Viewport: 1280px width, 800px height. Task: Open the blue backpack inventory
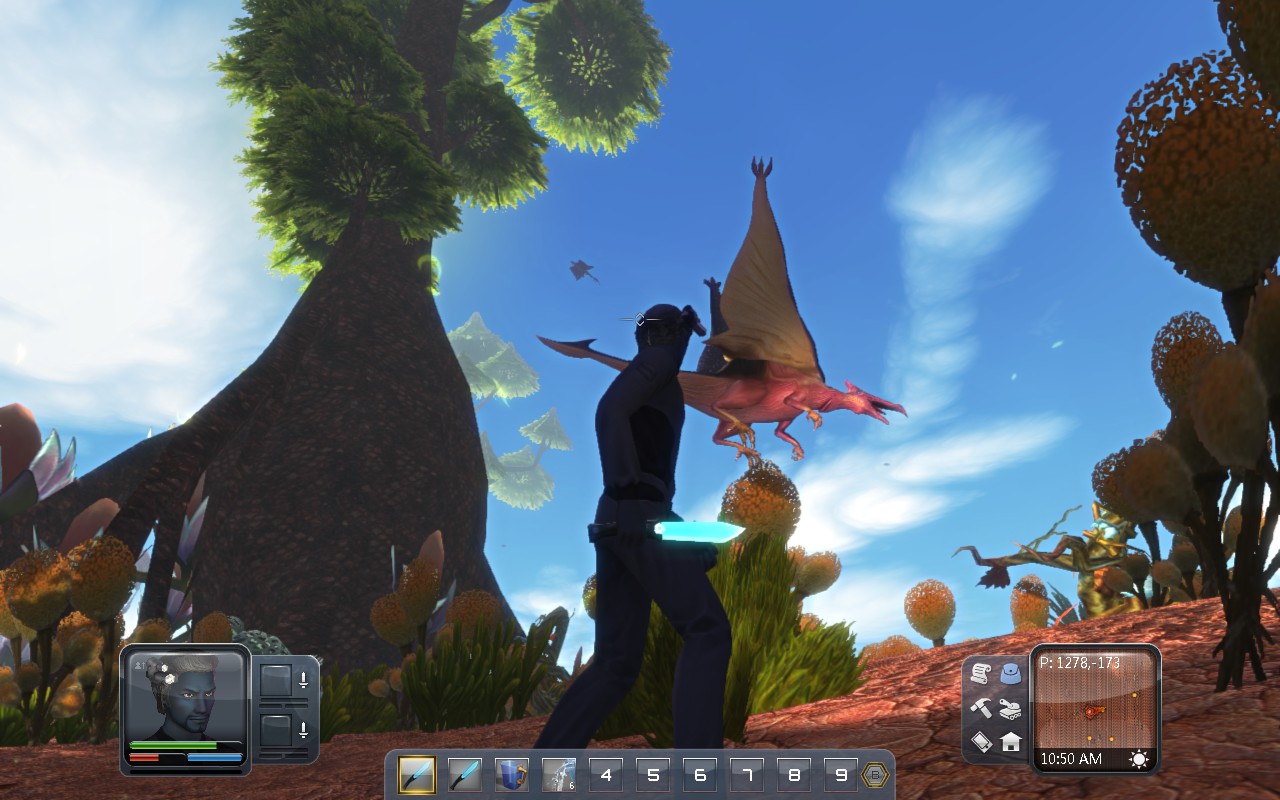click(x=1010, y=674)
